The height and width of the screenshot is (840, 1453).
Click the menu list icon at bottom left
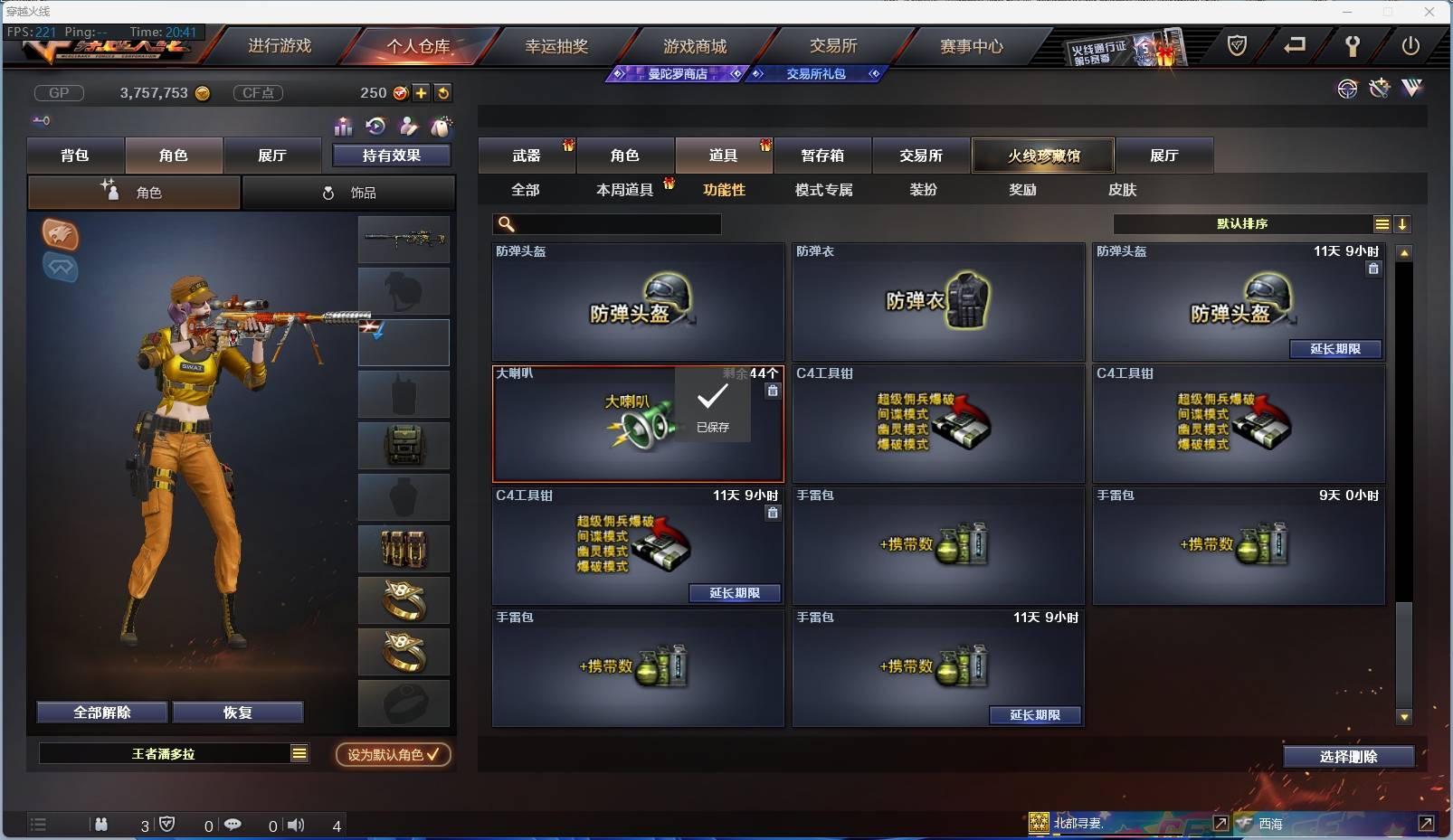(38, 825)
